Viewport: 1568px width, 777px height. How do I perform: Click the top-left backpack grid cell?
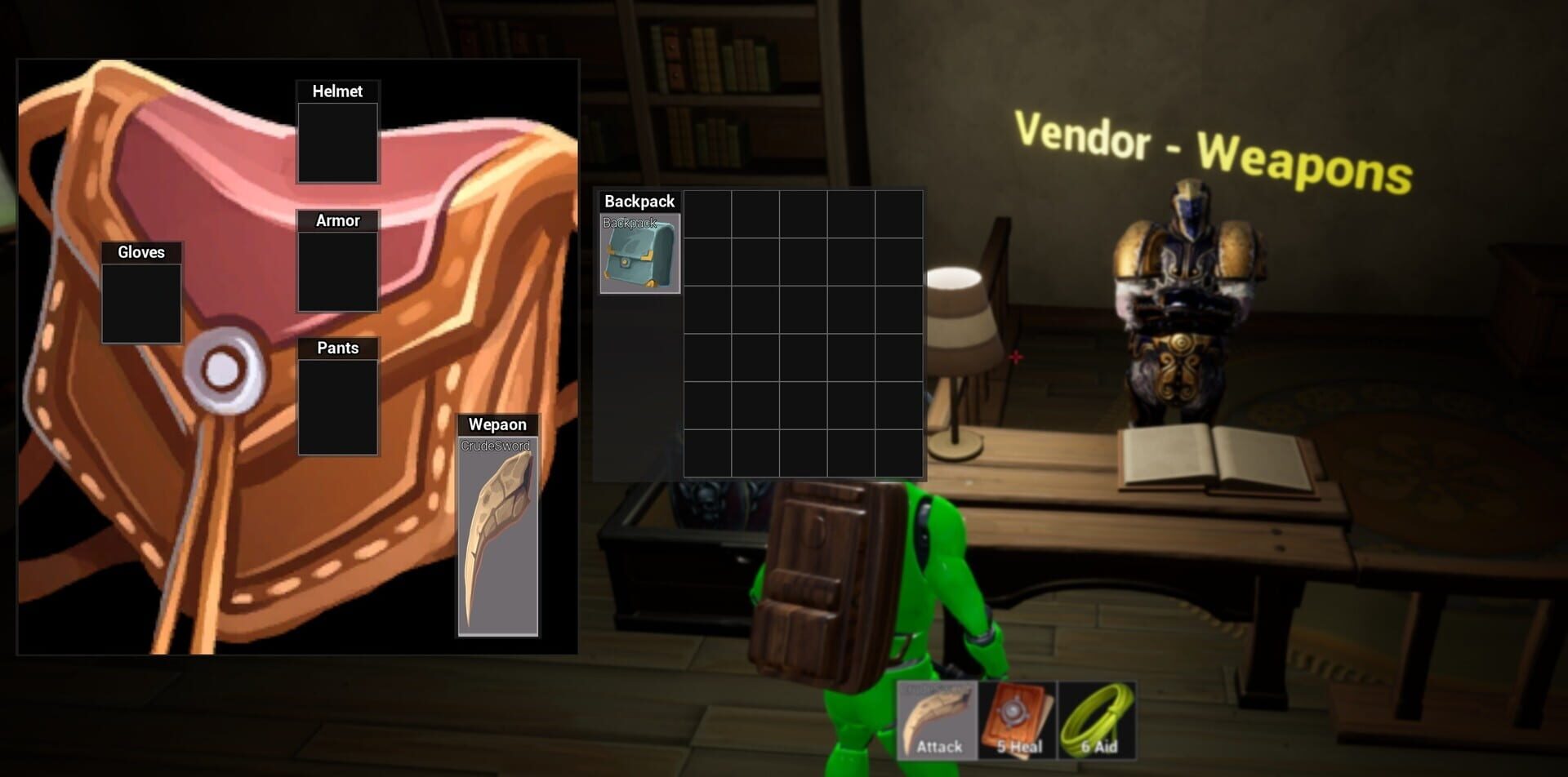708,214
